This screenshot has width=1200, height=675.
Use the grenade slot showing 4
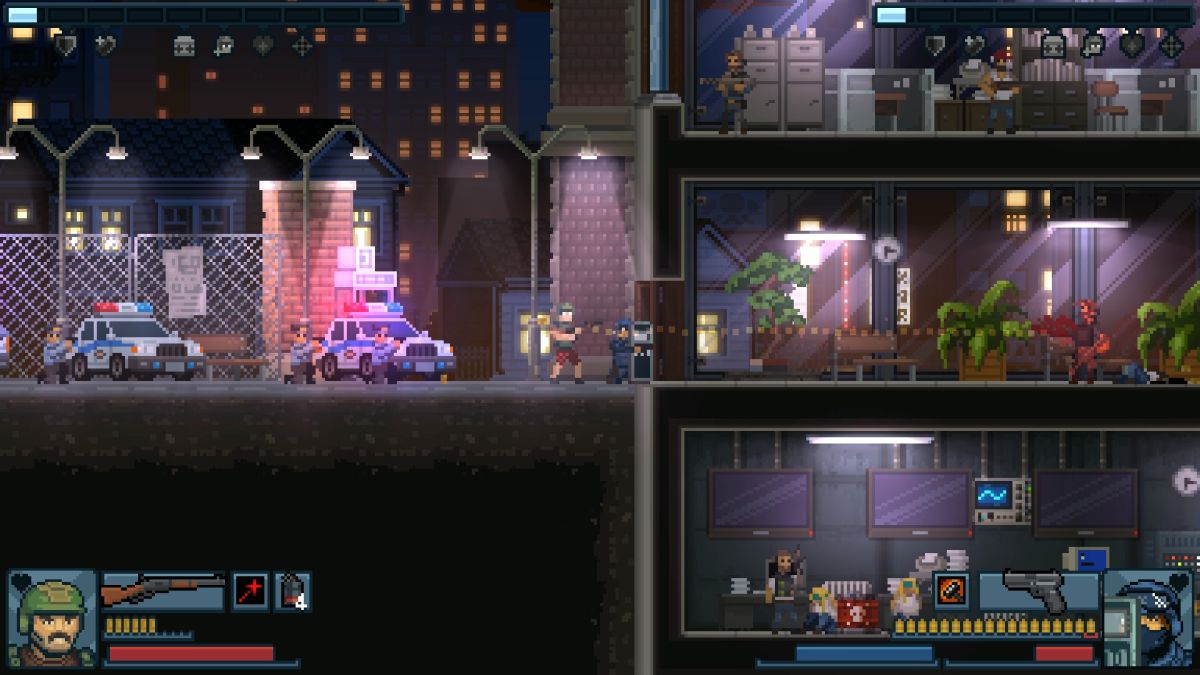292,591
